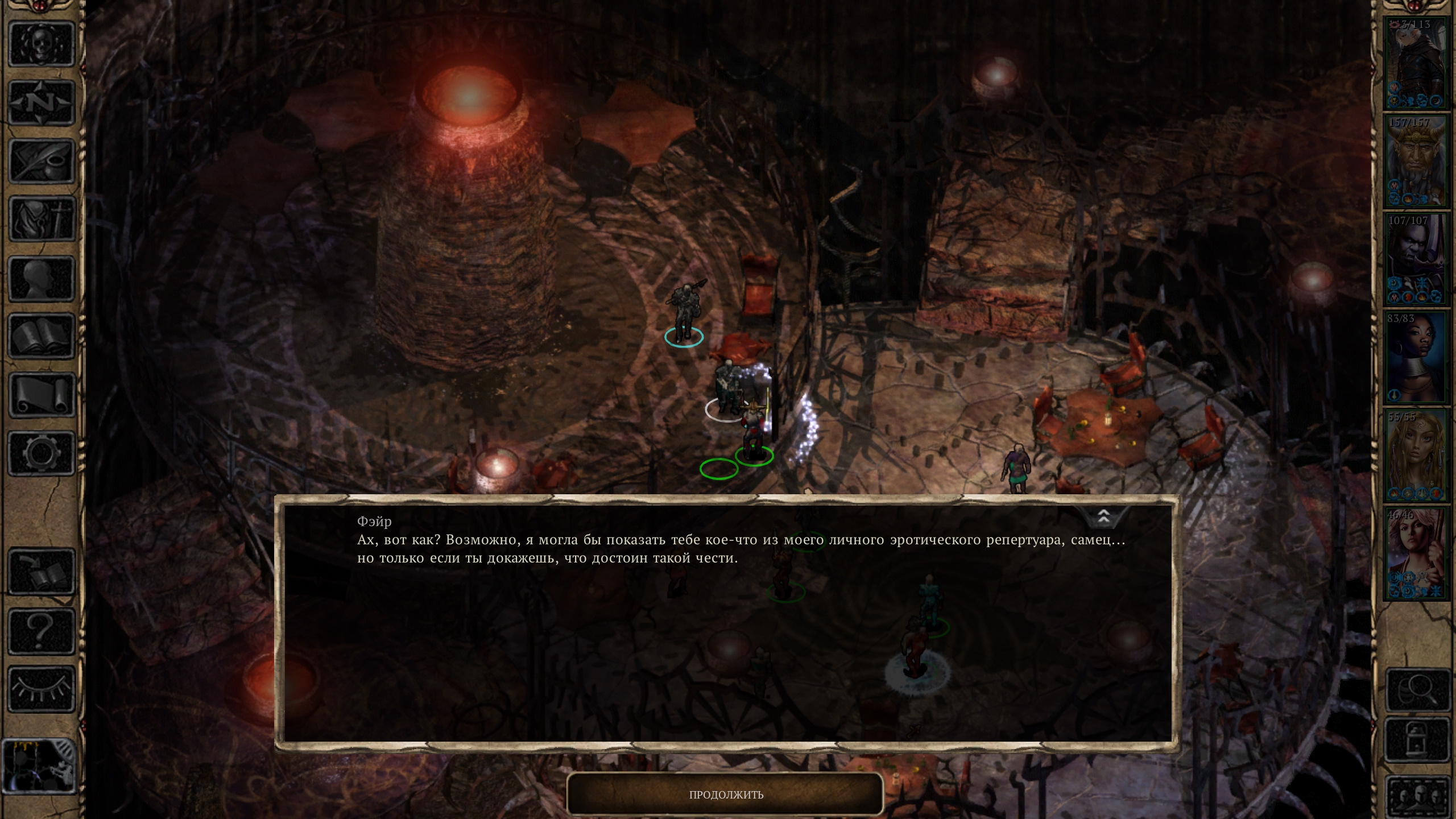Click the skull icon button

pos(42,44)
